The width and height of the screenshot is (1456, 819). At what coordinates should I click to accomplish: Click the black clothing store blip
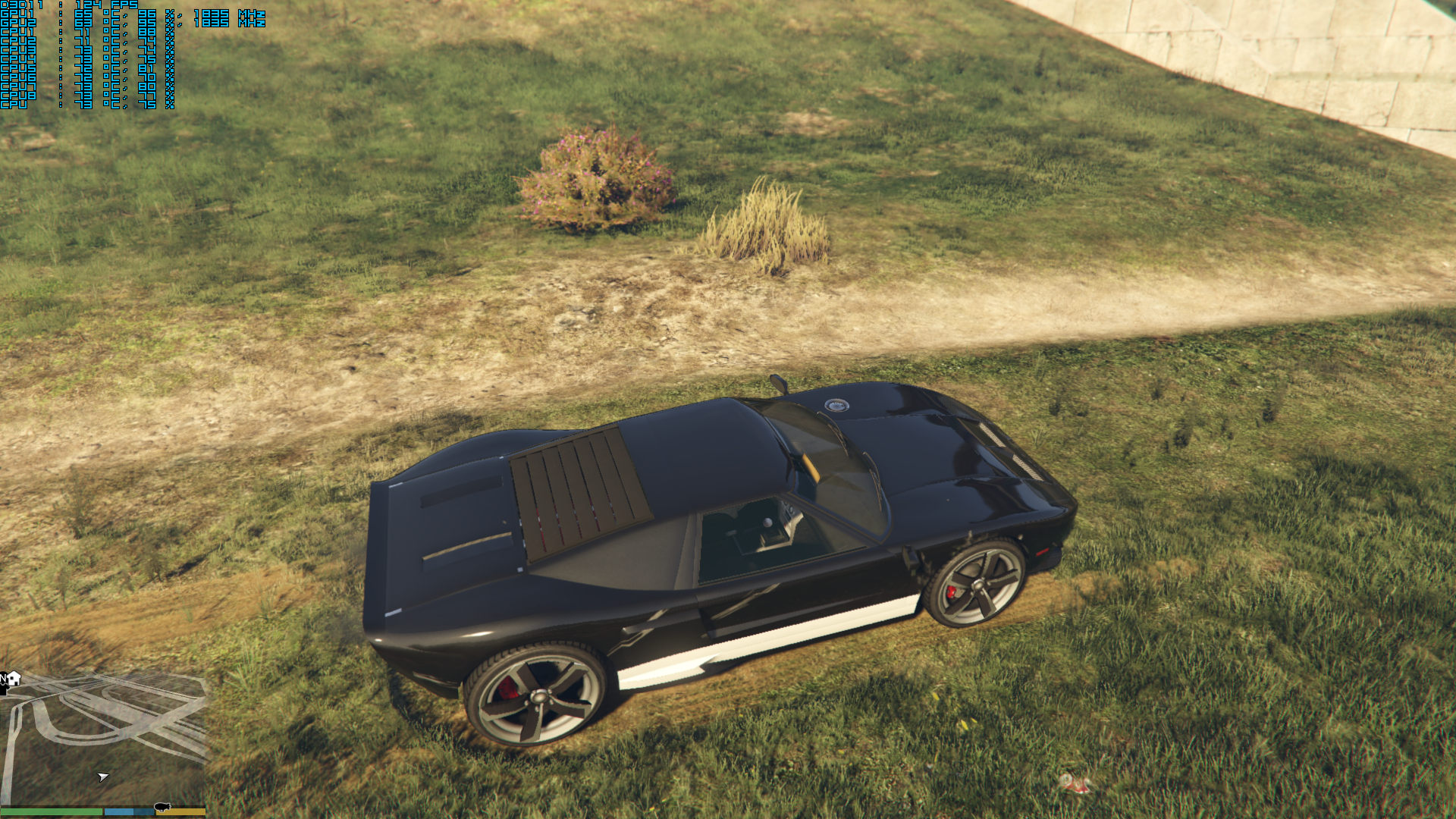point(3,689)
